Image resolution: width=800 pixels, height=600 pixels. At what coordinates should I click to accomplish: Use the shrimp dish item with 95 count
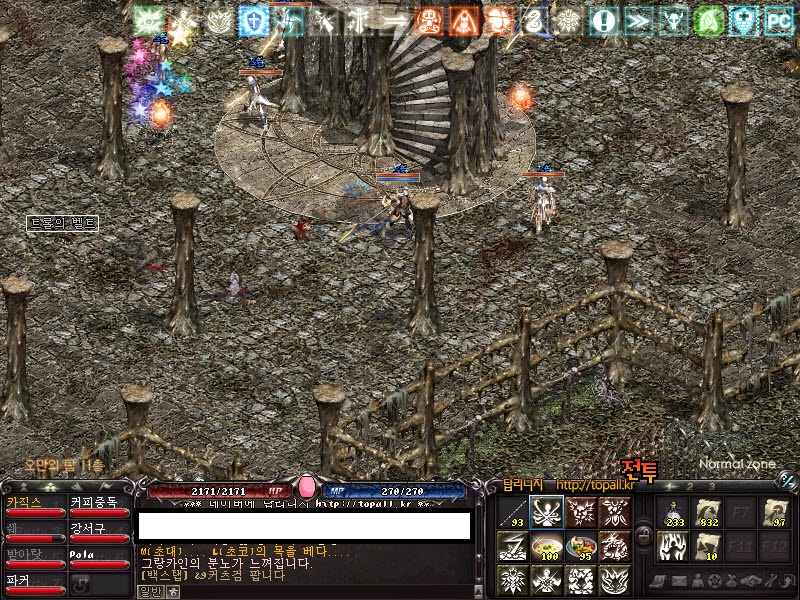[x=580, y=546]
